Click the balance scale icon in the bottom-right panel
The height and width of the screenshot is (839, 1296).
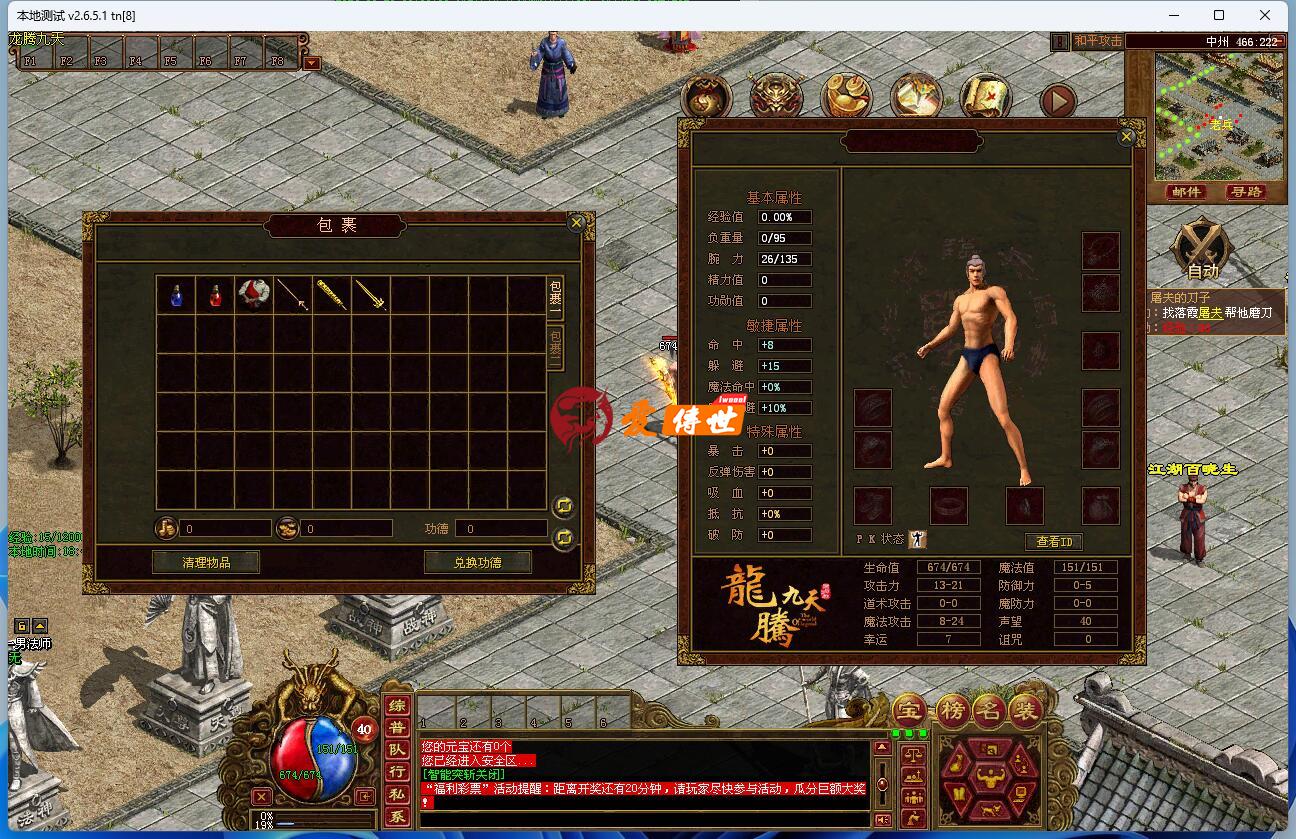tap(913, 756)
